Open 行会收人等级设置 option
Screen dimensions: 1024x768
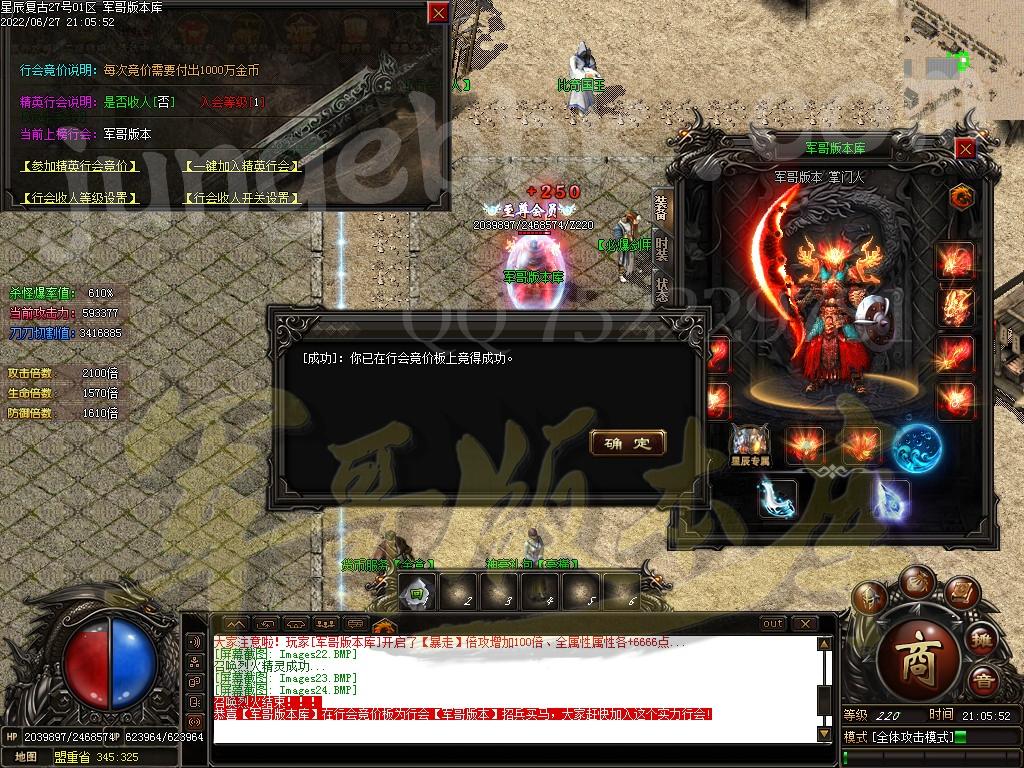tap(79, 198)
